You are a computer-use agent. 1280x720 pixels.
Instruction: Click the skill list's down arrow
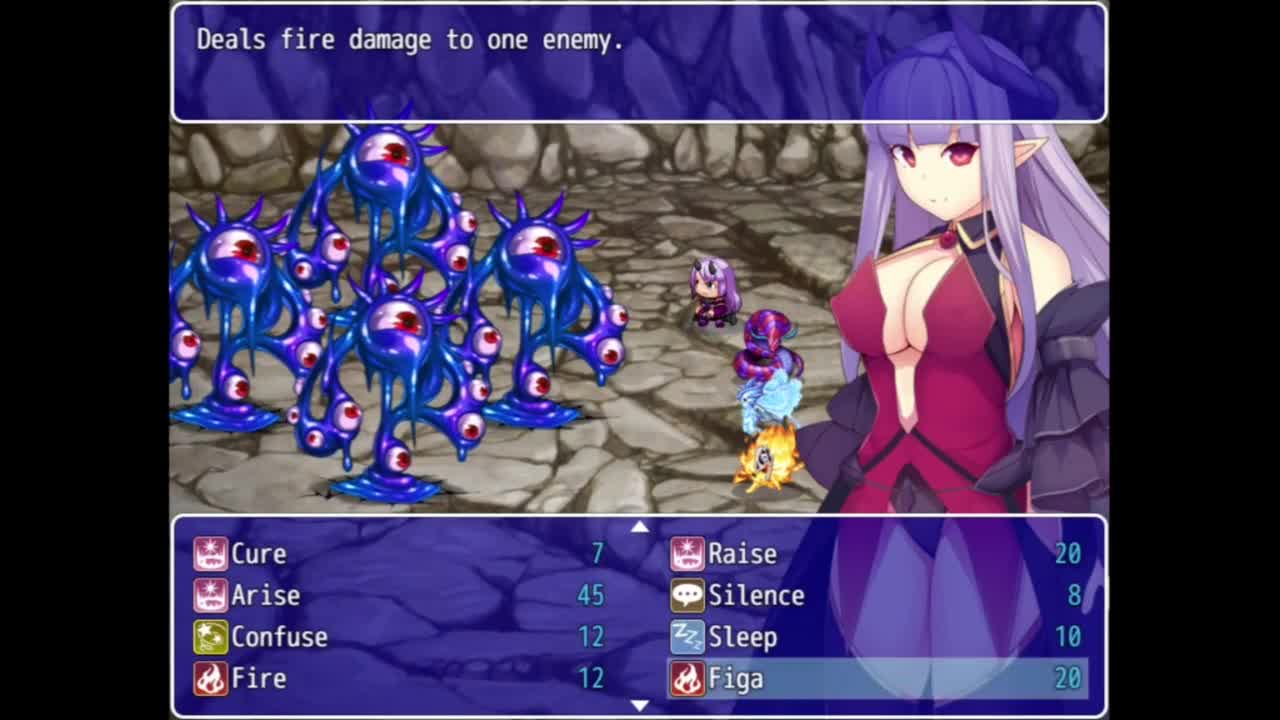coord(640,706)
